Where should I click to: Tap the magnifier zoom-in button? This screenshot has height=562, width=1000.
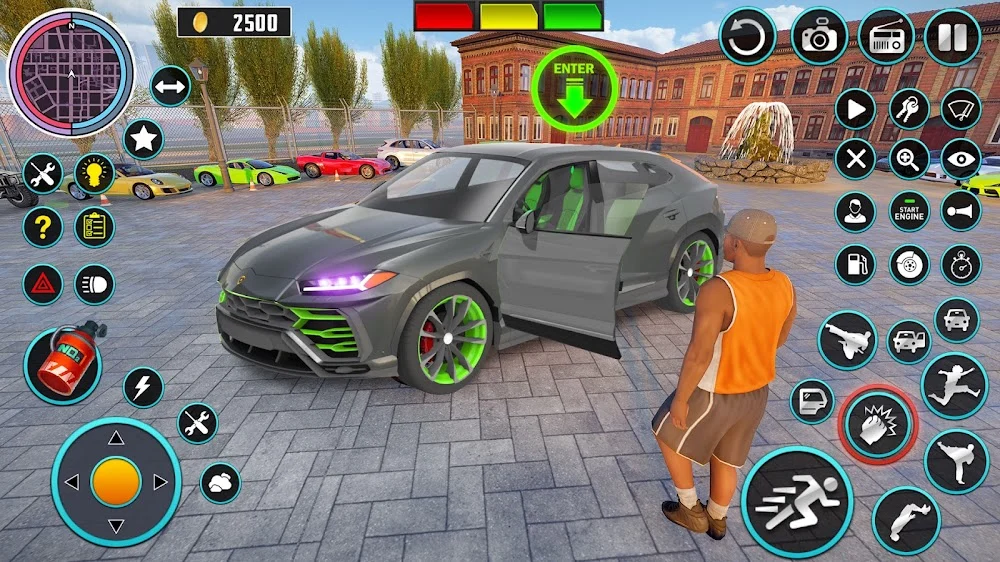pyautogui.click(x=909, y=159)
